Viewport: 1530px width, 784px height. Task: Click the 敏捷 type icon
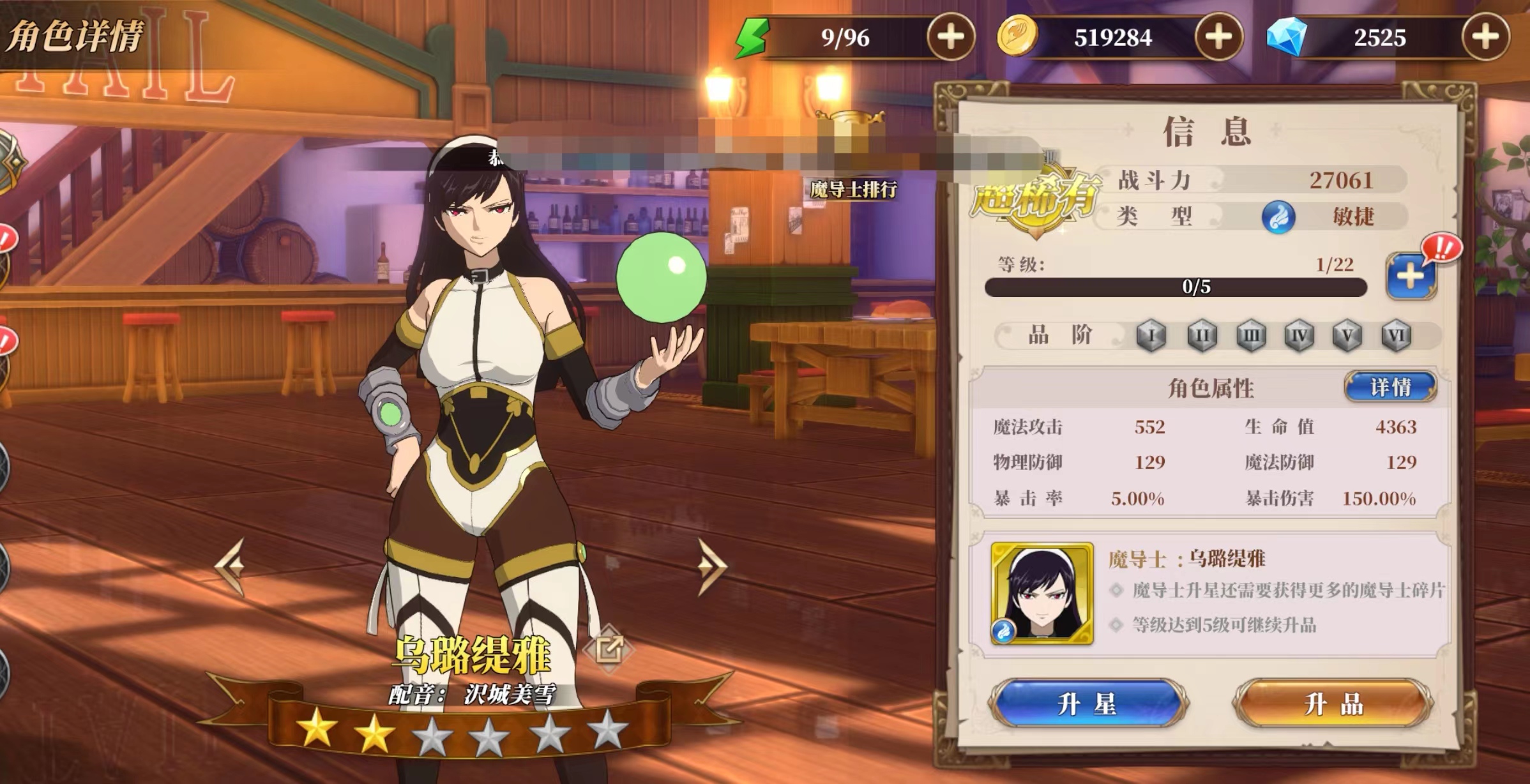tap(1278, 217)
